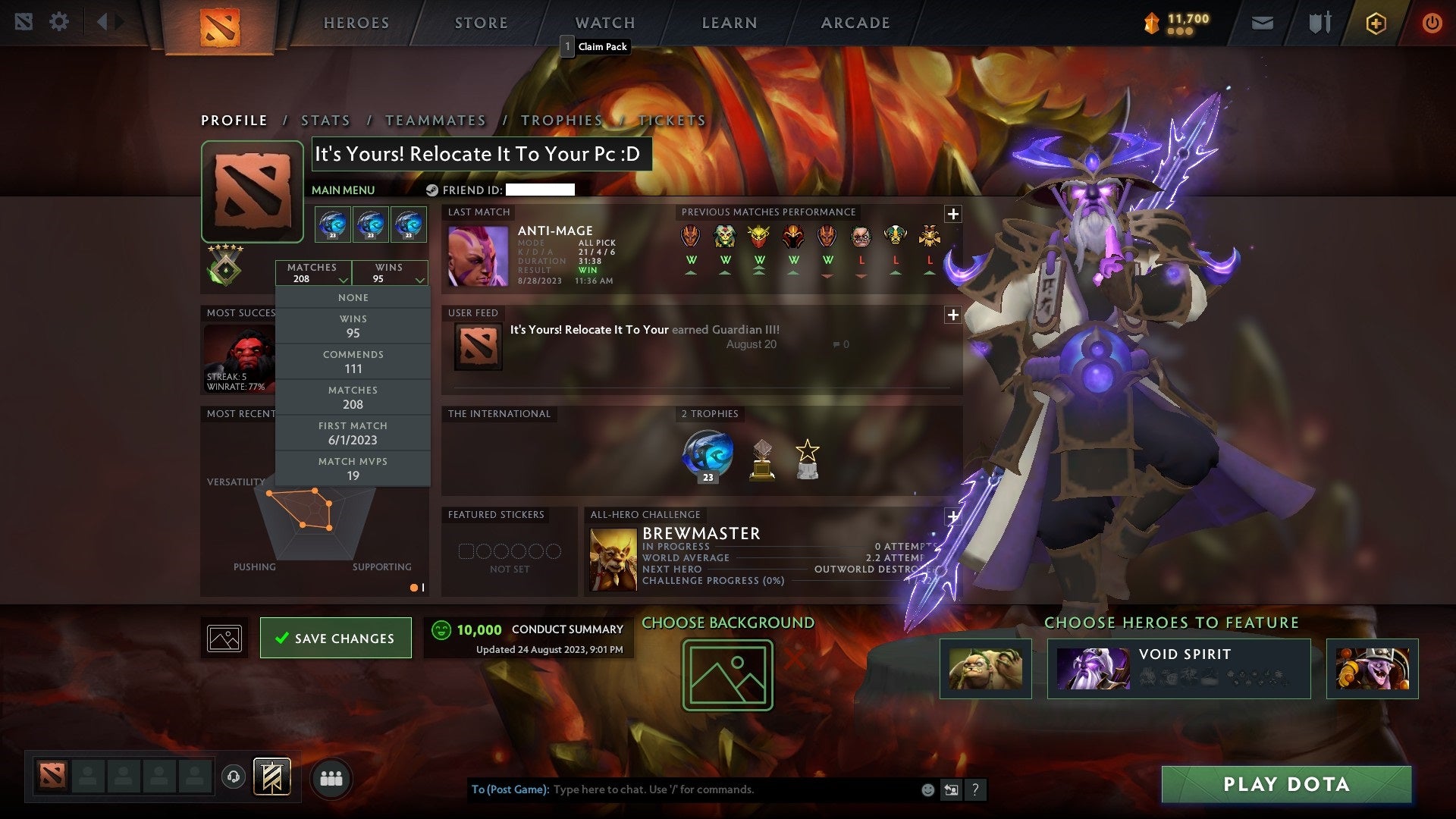
Task: Open the TROPHIES tab
Action: (562, 120)
